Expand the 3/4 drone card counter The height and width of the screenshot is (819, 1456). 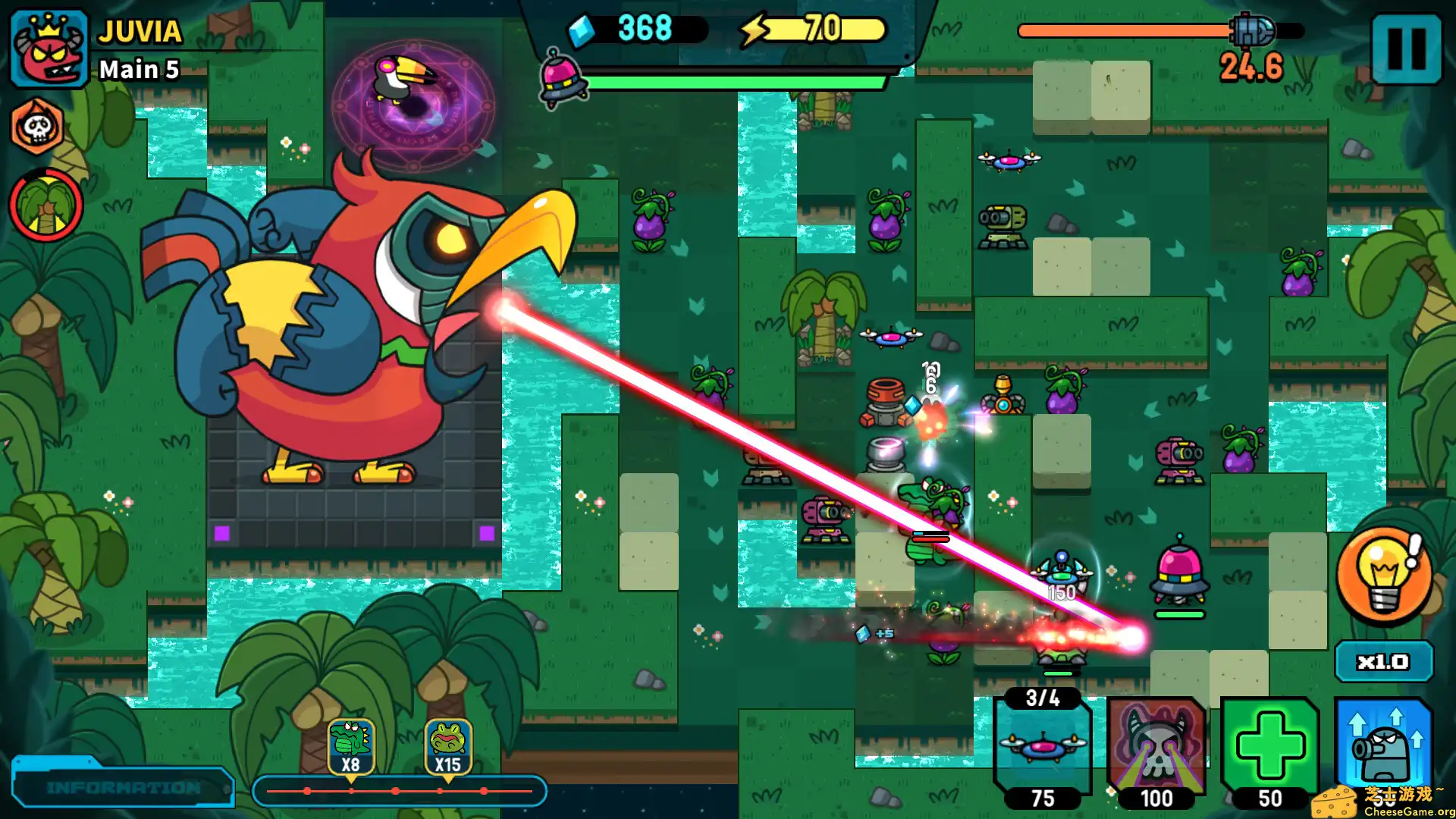[1042, 698]
